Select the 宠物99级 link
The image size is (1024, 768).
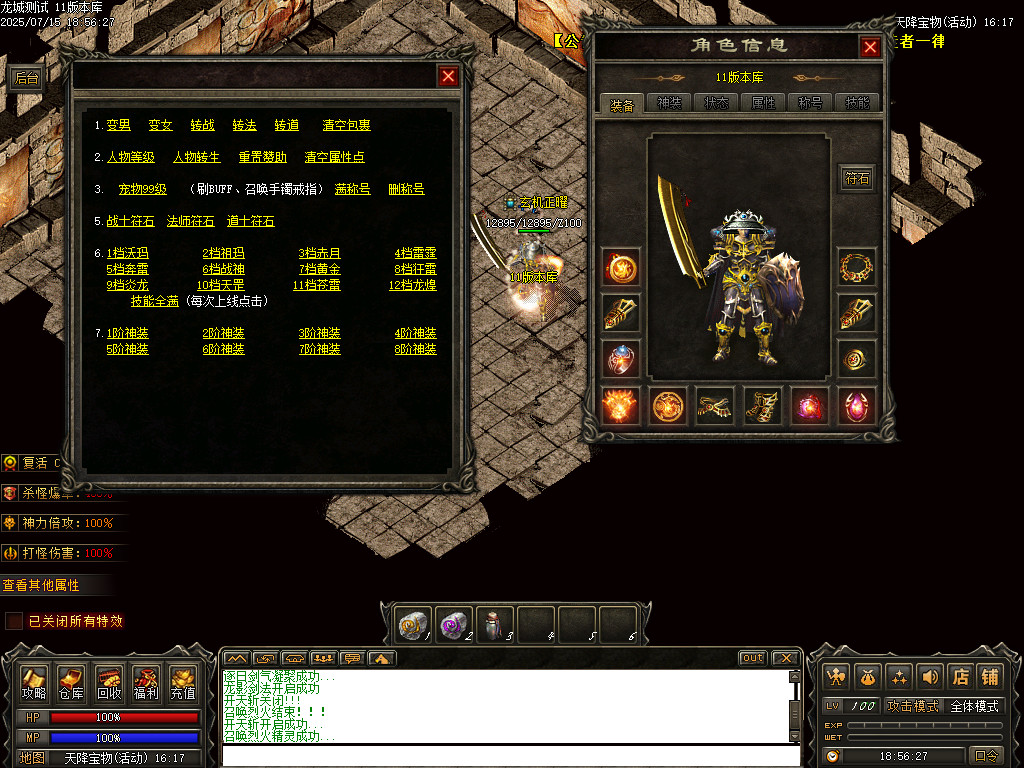[x=142, y=189]
